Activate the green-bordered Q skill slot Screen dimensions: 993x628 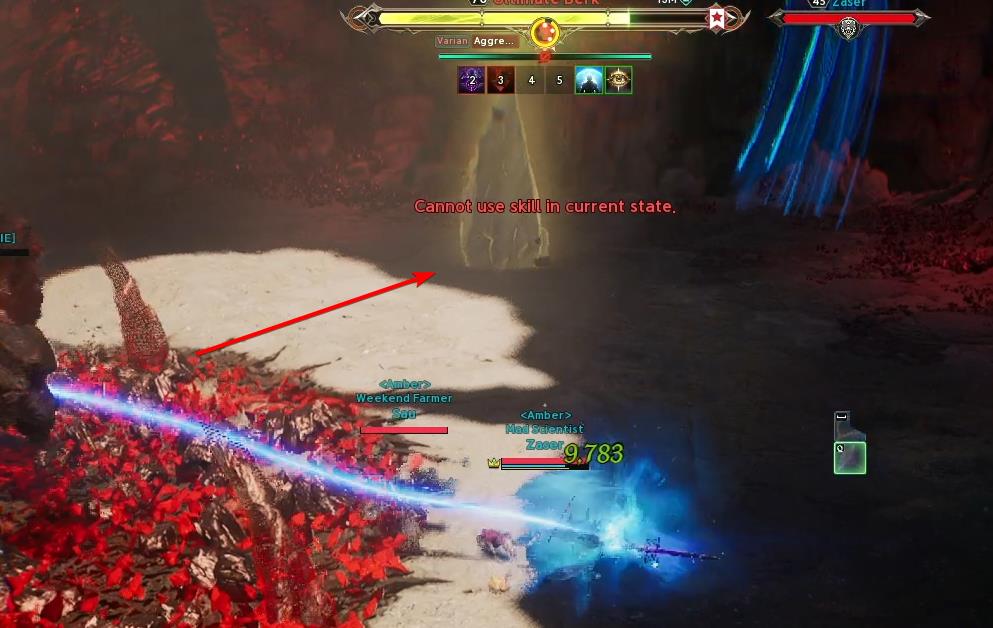tap(850, 457)
